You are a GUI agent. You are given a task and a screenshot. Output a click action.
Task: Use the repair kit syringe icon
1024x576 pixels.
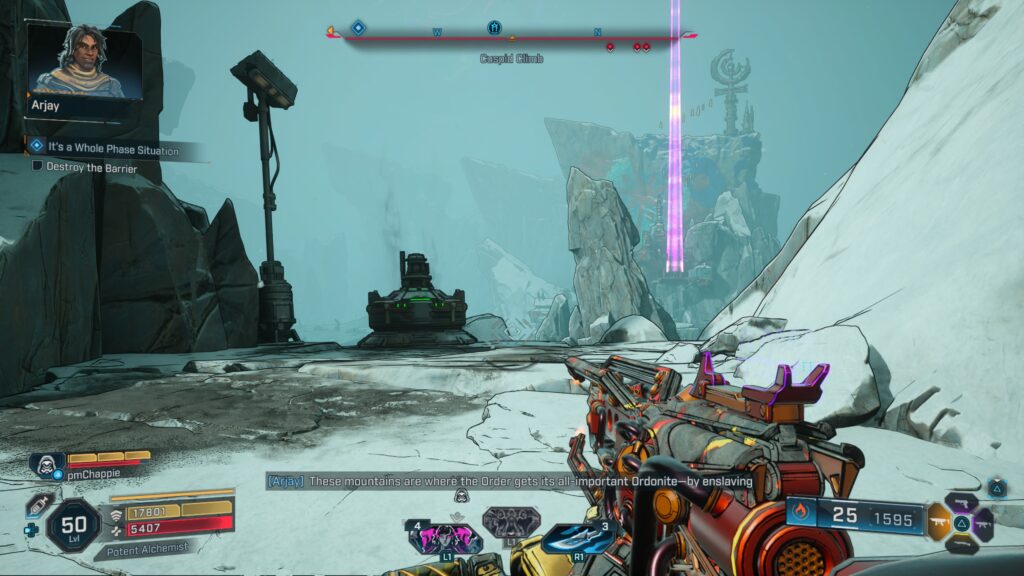coord(39,504)
